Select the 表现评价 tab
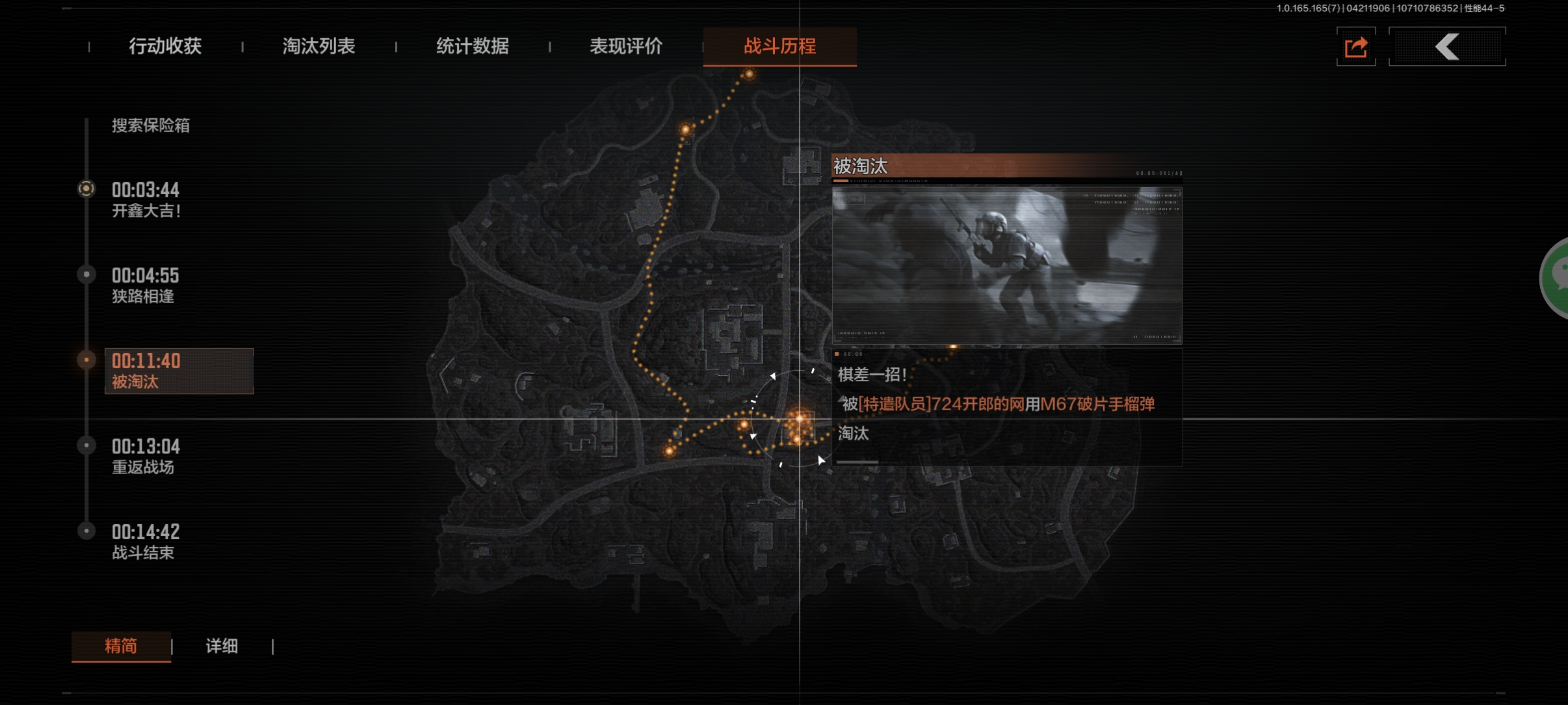The width and height of the screenshot is (1568, 705). 625,46
